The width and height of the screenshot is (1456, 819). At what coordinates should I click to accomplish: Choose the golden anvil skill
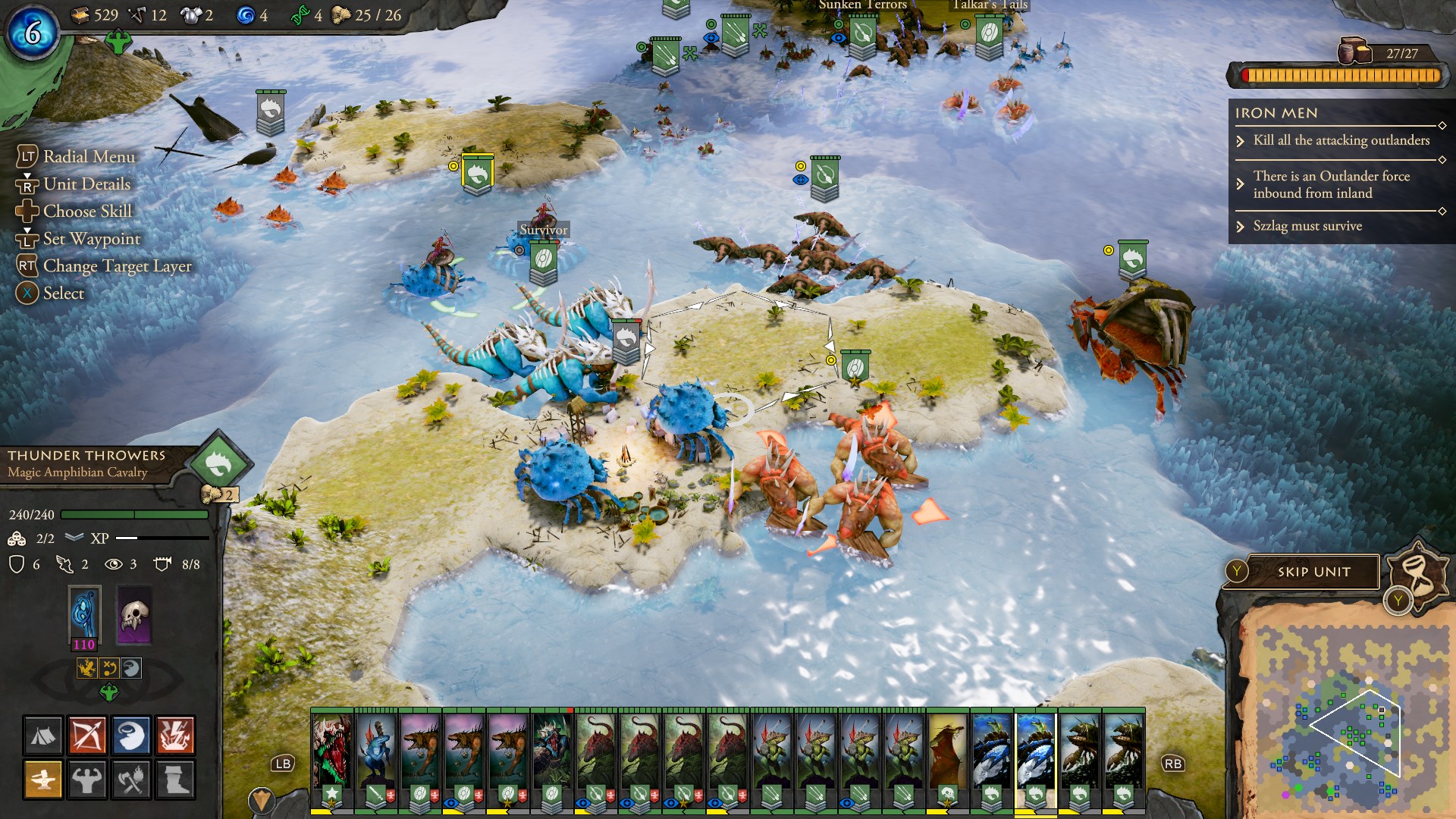point(43,780)
